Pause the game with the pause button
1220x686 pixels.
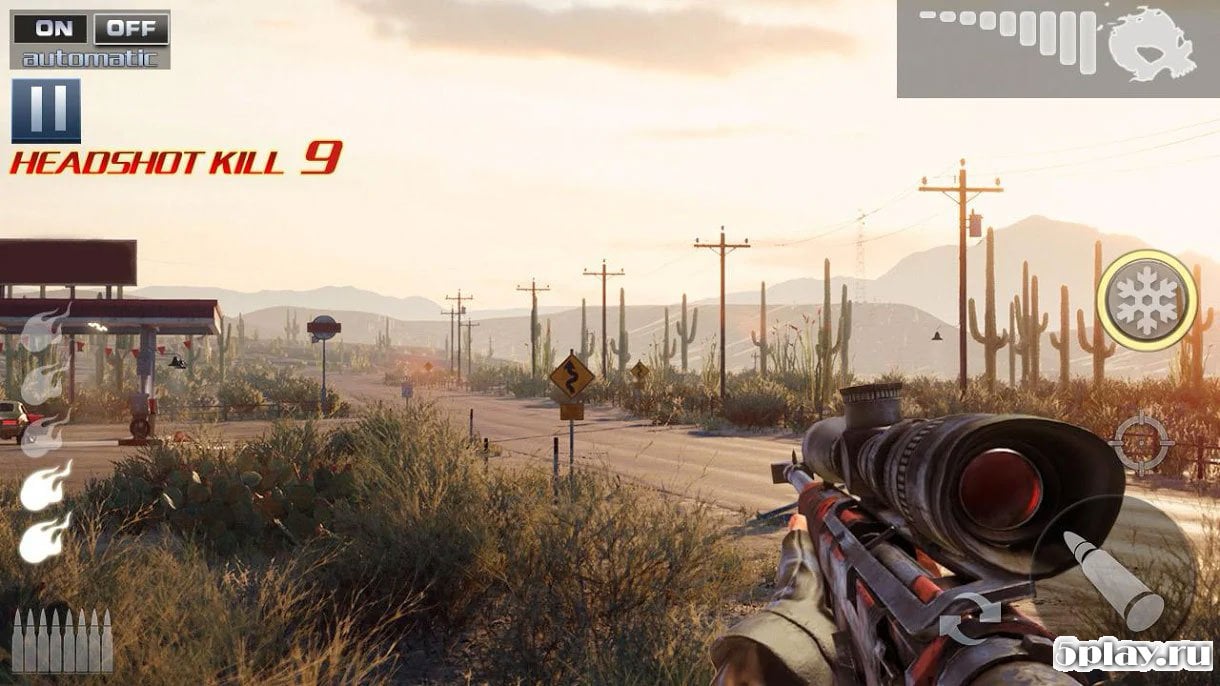click(x=46, y=110)
